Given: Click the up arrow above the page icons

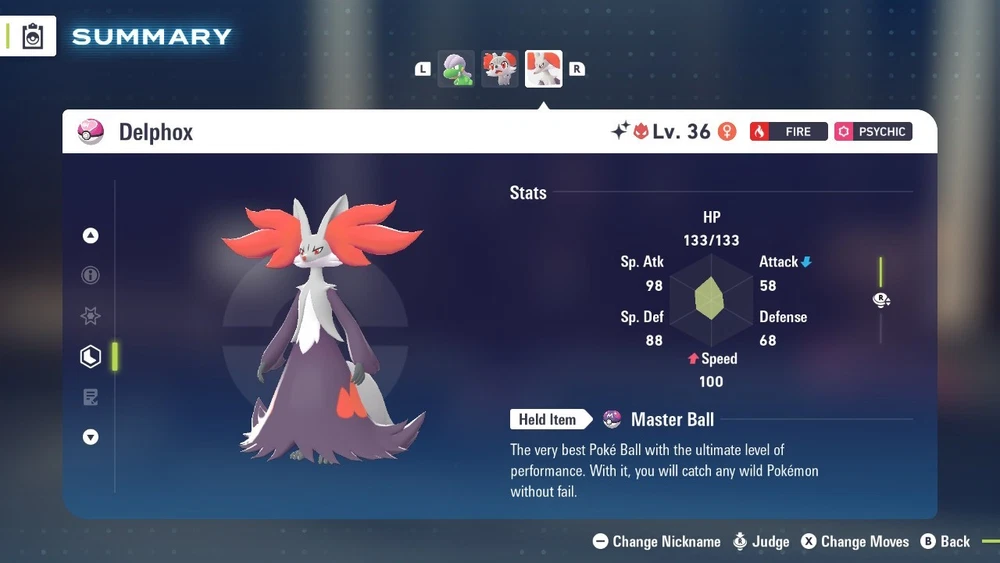Looking at the screenshot, I should pyautogui.click(x=91, y=236).
